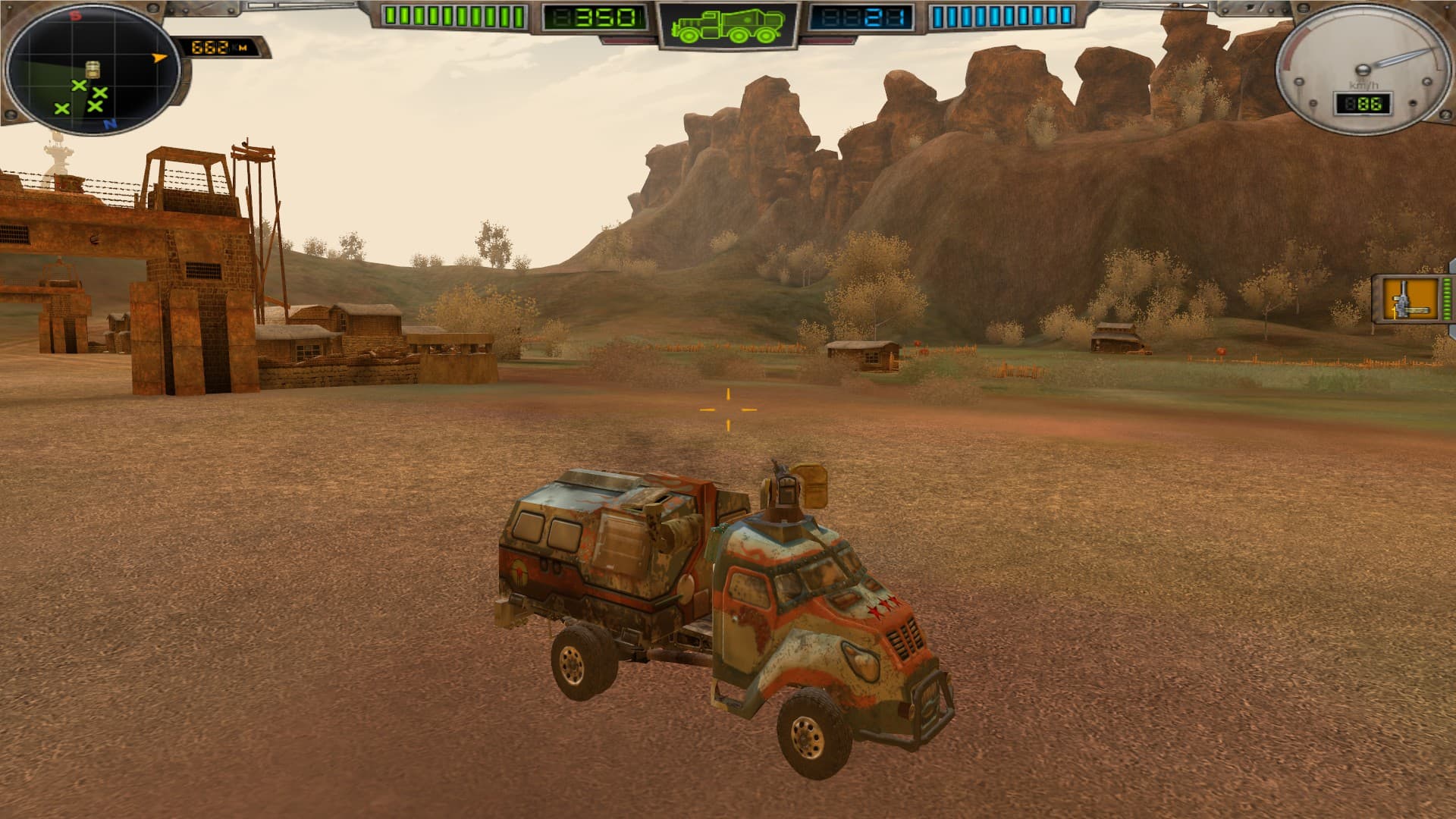Click the green ammo level bars beside the weapon icon

pos(1447,299)
